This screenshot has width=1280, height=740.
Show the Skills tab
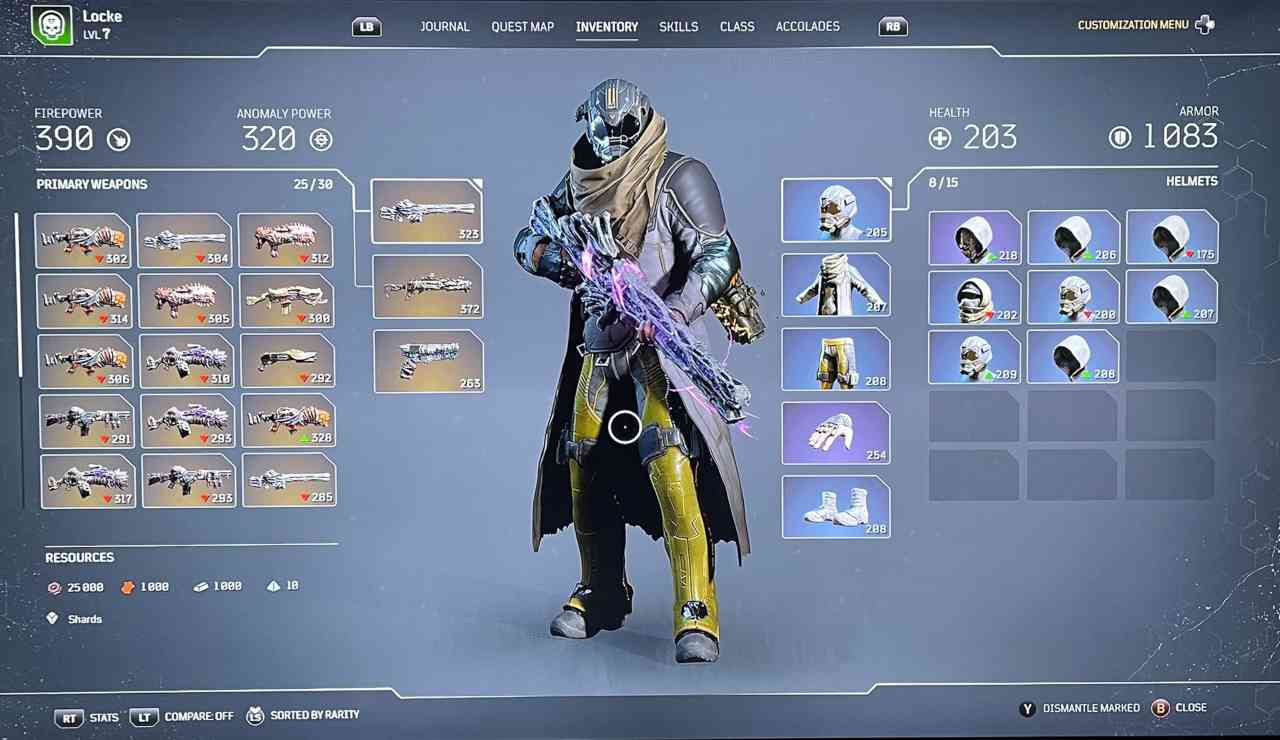pos(678,27)
